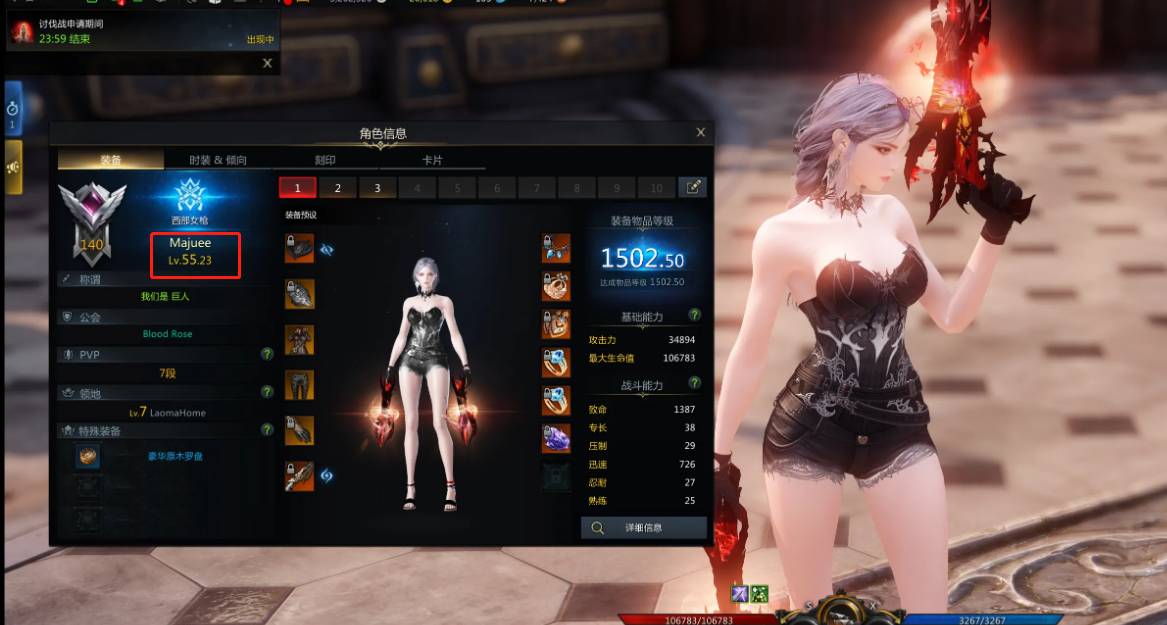
Task: Inspect the gunlance weapon slot
Action: point(299,475)
